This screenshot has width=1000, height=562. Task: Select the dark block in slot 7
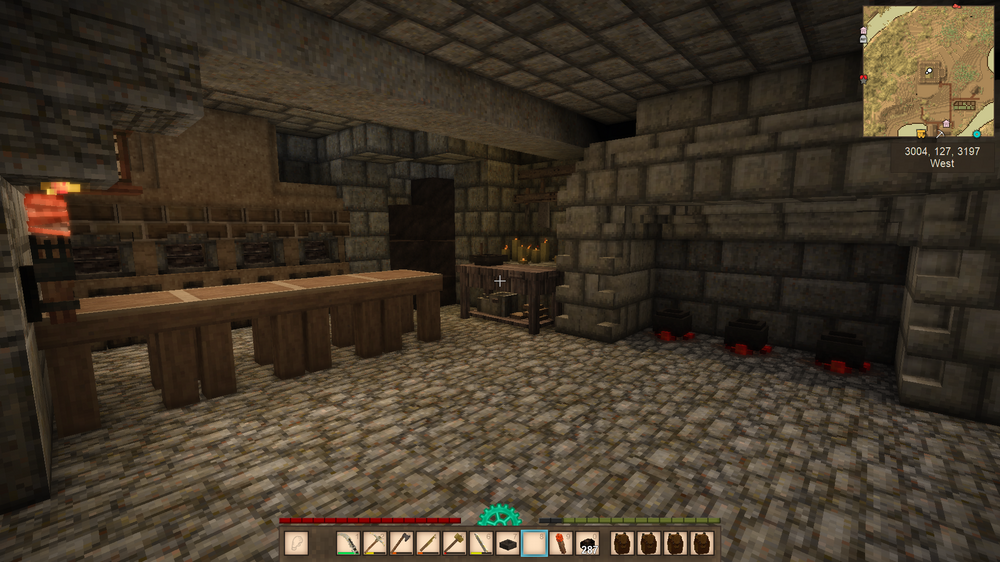click(x=507, y=543)
